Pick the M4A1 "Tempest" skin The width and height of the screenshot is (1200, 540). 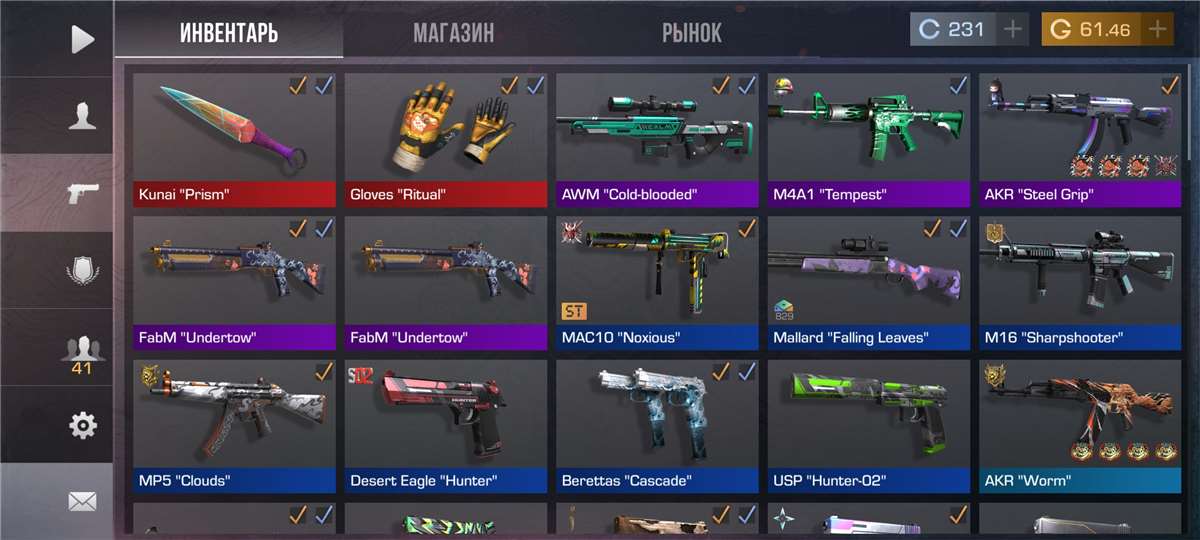click(869, 140)
